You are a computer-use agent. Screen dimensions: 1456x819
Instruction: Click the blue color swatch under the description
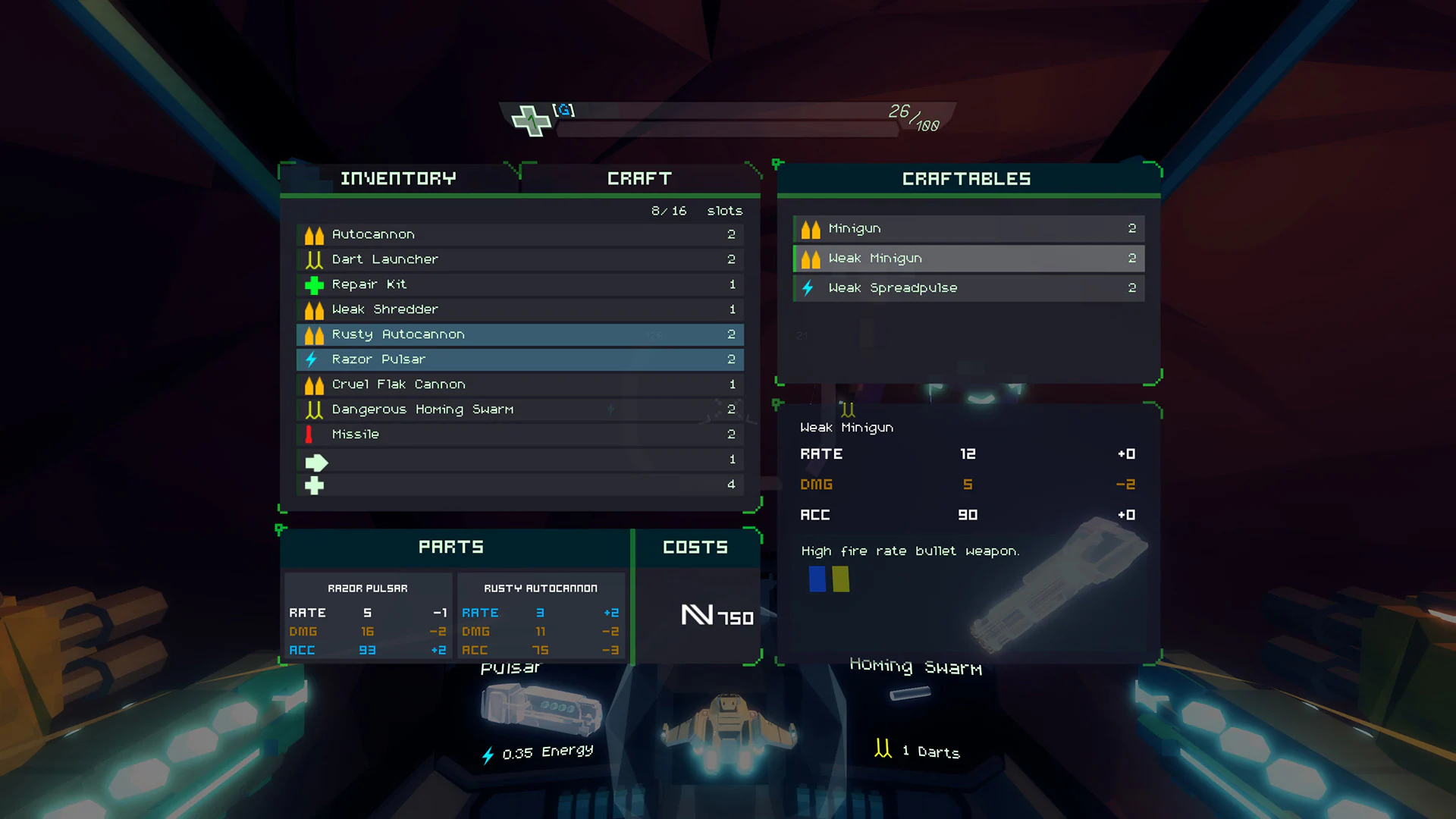816,579
